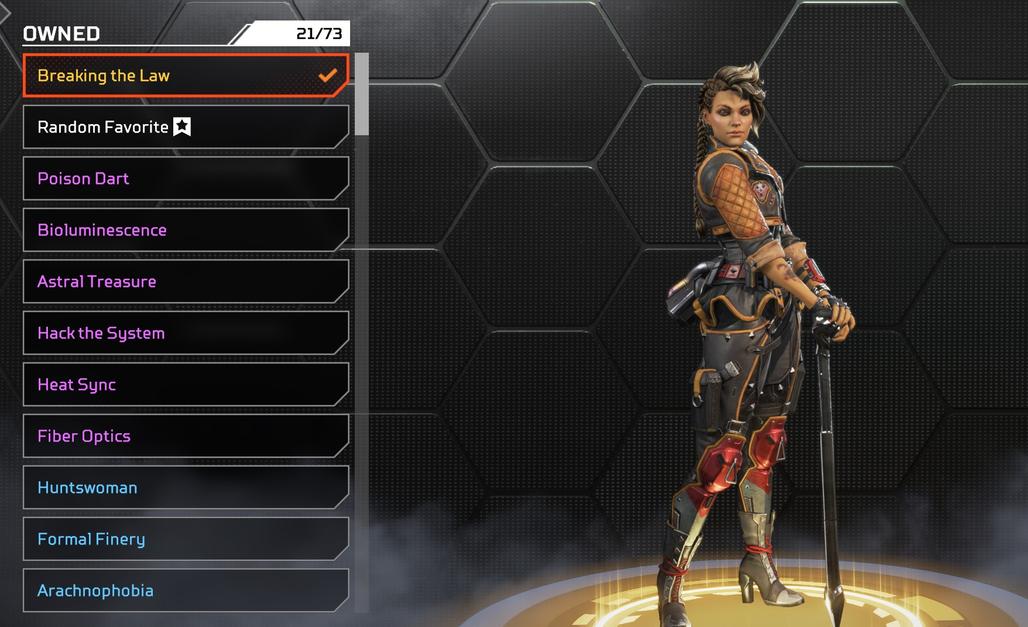
Task: Pick the Astral Treasure skin
Action: 185,282
